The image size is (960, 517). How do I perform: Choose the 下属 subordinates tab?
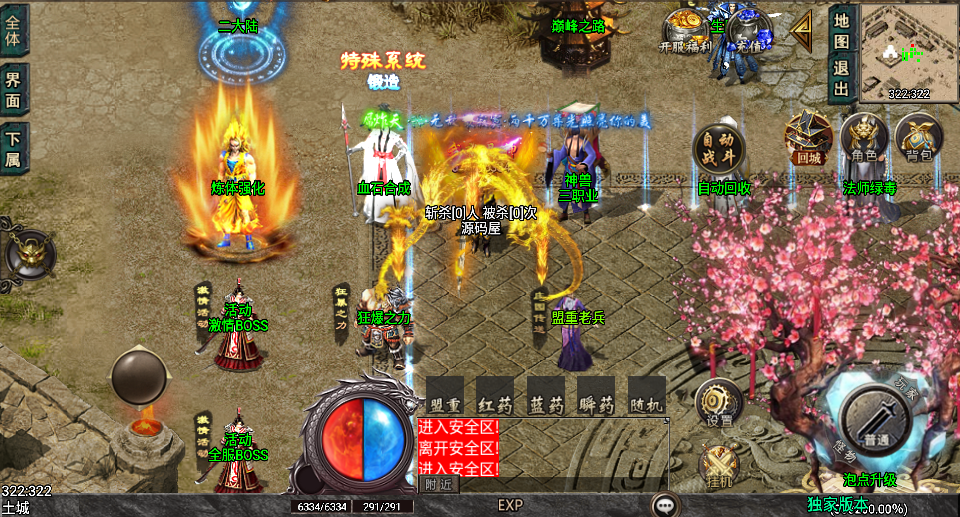coord(13,148)
